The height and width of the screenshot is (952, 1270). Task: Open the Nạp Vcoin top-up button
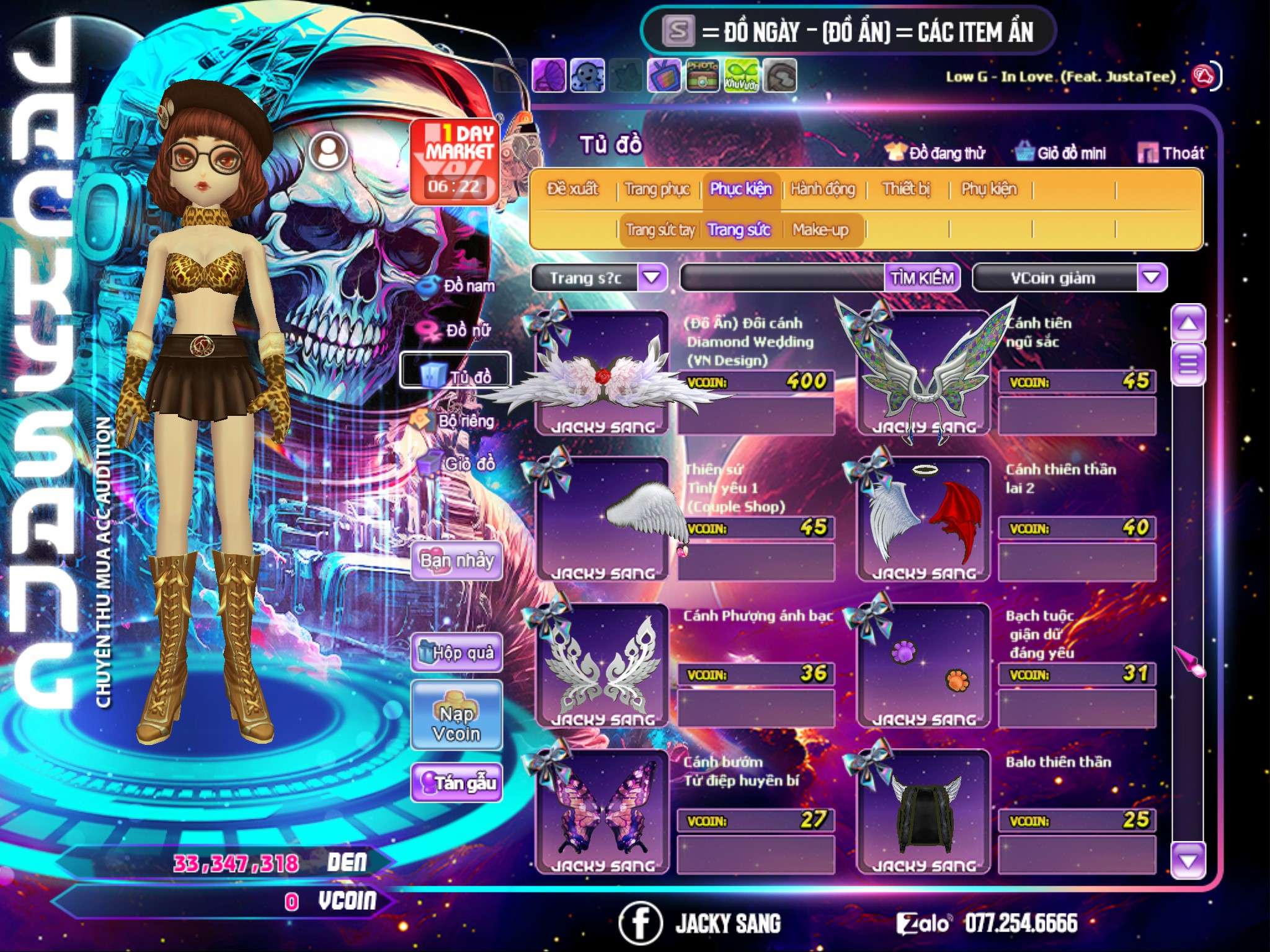[x=456, y=723]
